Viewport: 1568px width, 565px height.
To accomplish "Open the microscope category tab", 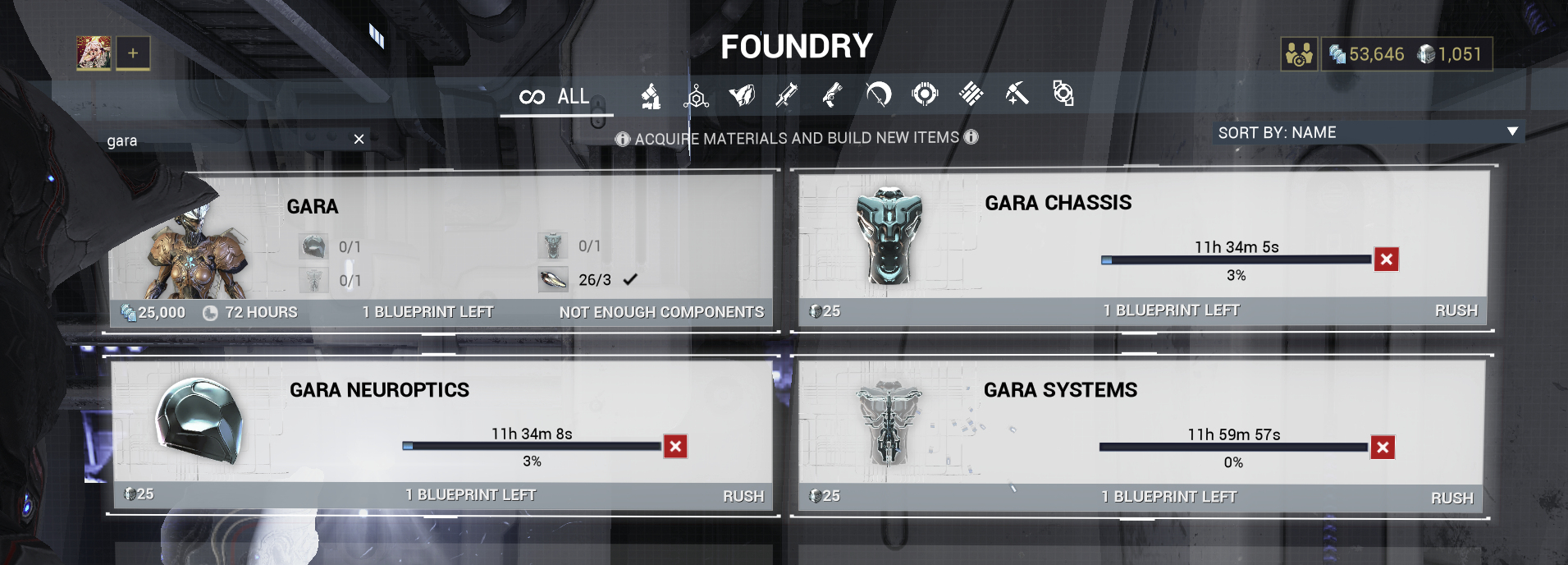I will (651, 96).
